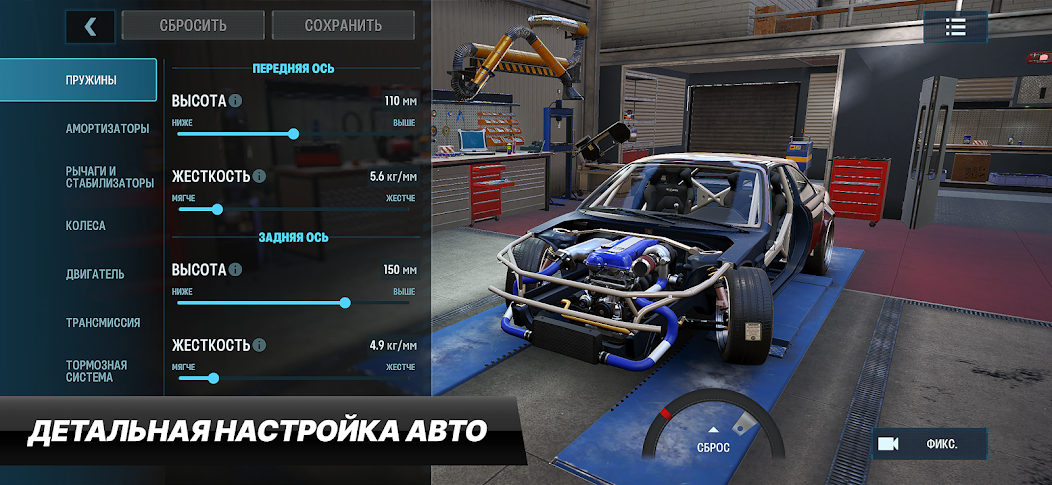Viewport: 1052px width, 485px height.
Task: Click the front axle height slider handle
Action: tap(294, 133)
